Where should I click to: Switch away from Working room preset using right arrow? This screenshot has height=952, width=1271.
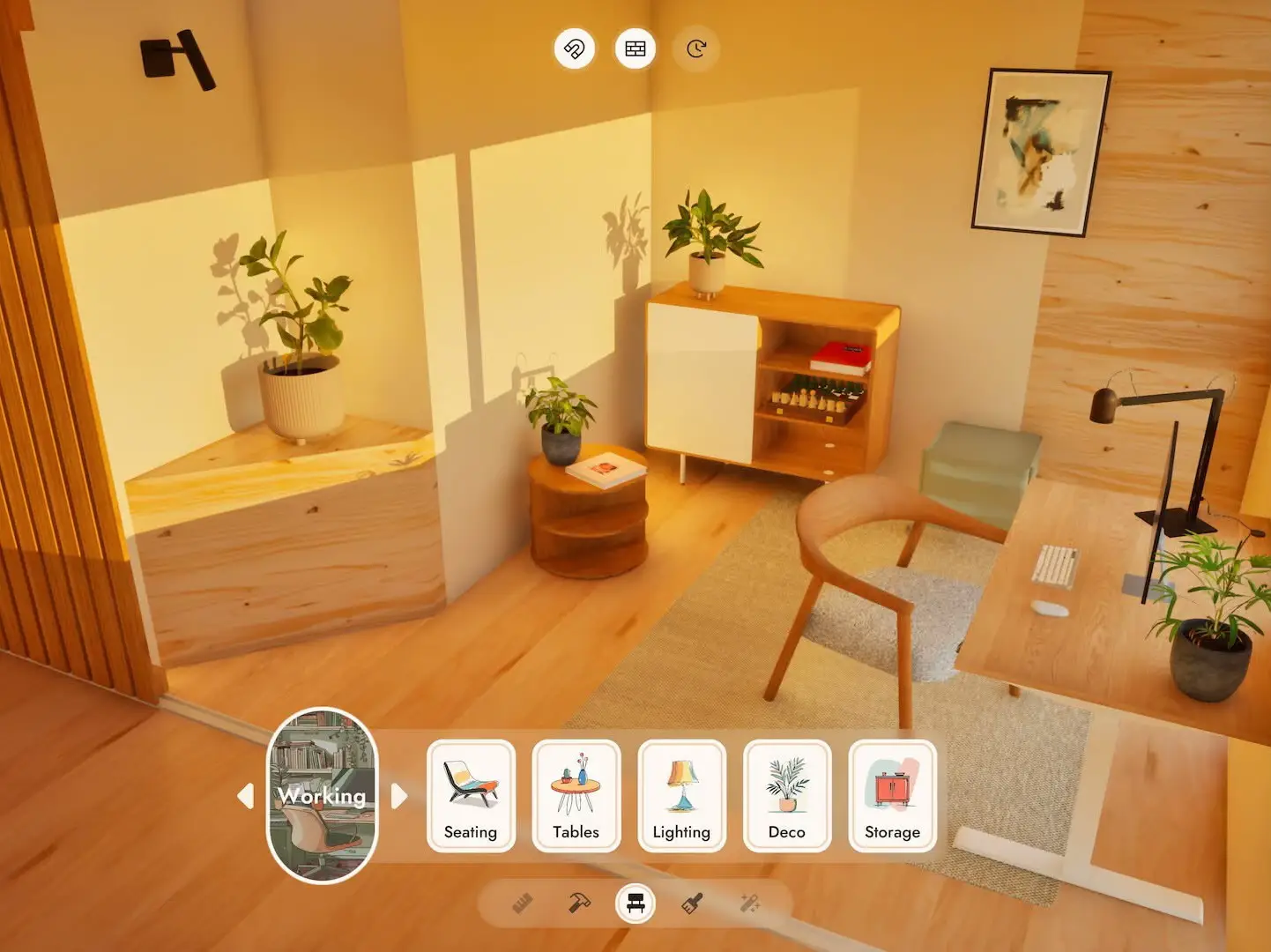tap(398, 797)
